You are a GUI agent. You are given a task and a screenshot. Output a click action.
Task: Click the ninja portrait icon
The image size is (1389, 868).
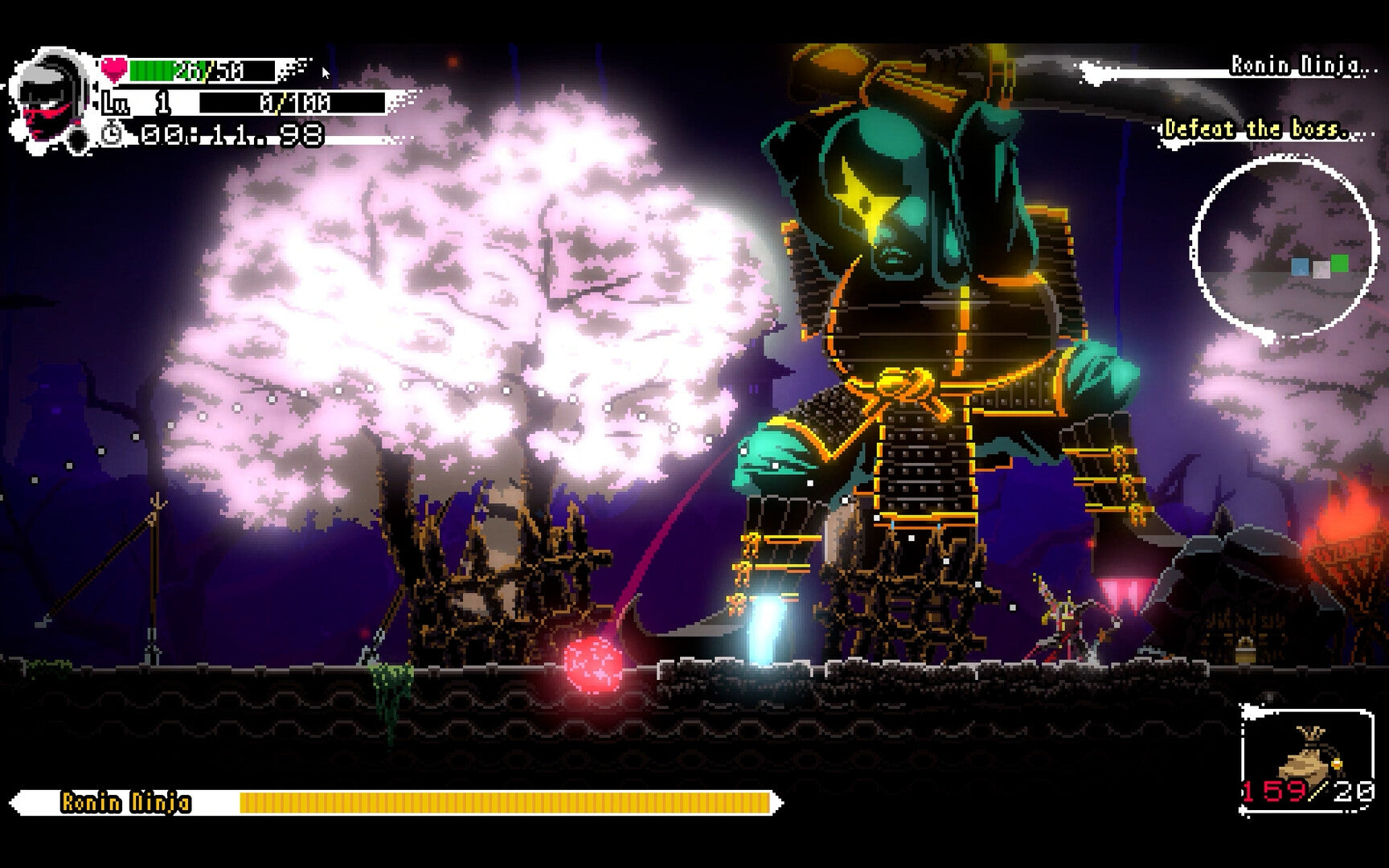click(x=52, y=92)
